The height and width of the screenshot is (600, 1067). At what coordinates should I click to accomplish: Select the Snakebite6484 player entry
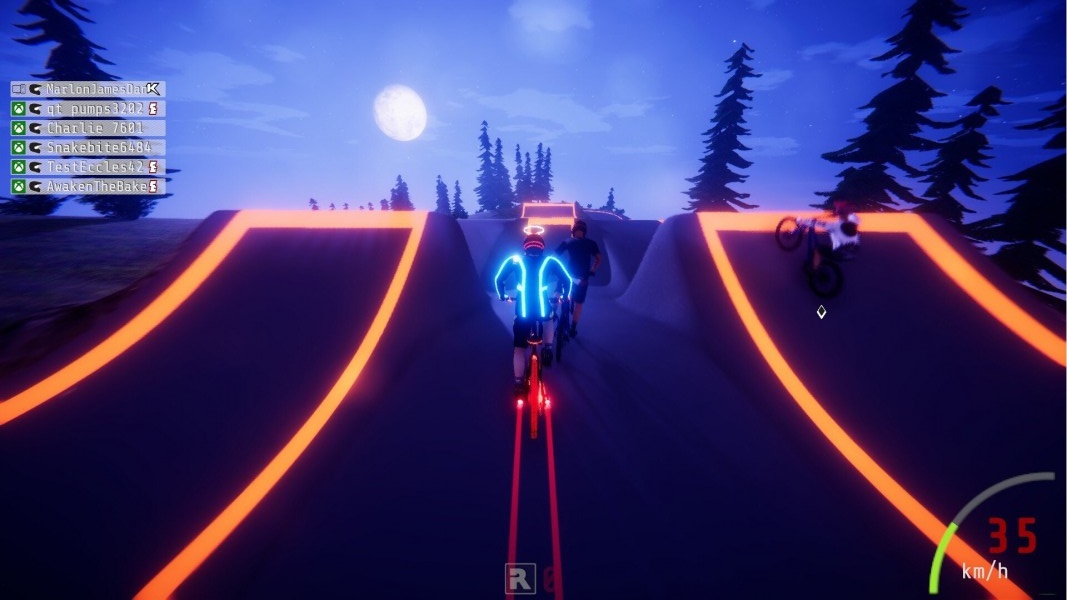88,147
